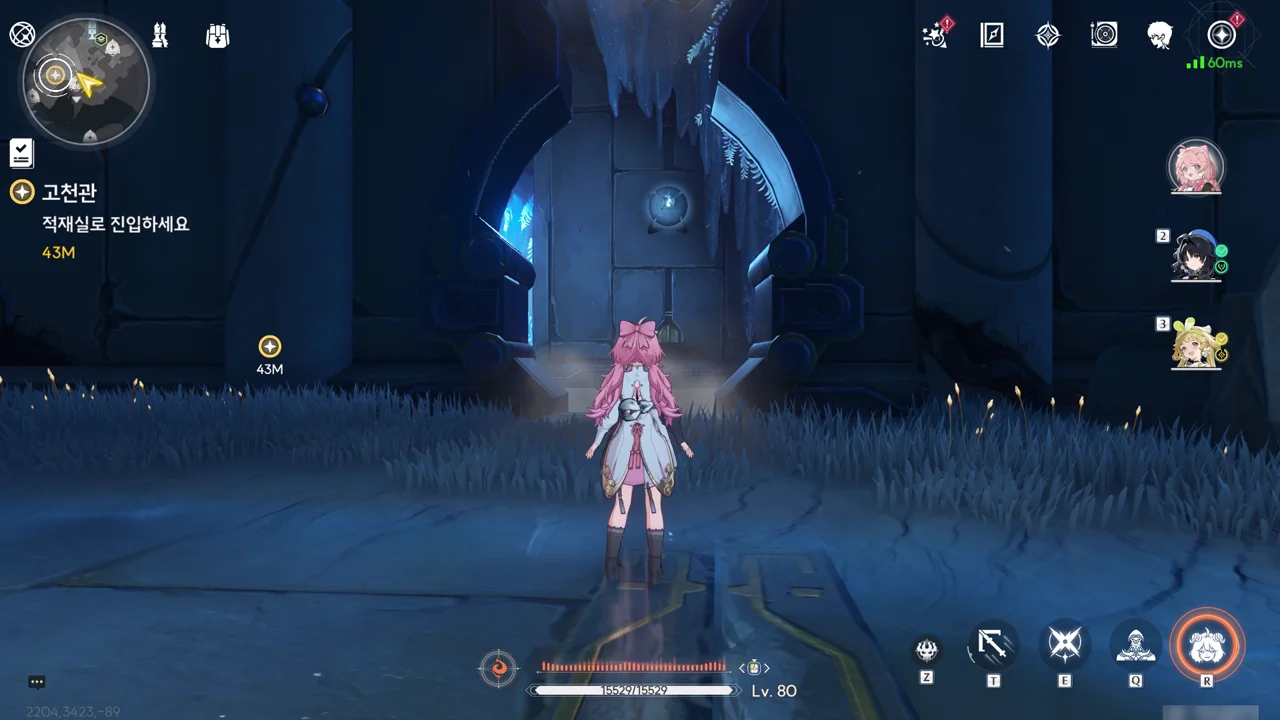This screenshot has width=1280, height=720.
Task: Switch to the blue-beret character in slot 2
Action: click(1197, 256)
